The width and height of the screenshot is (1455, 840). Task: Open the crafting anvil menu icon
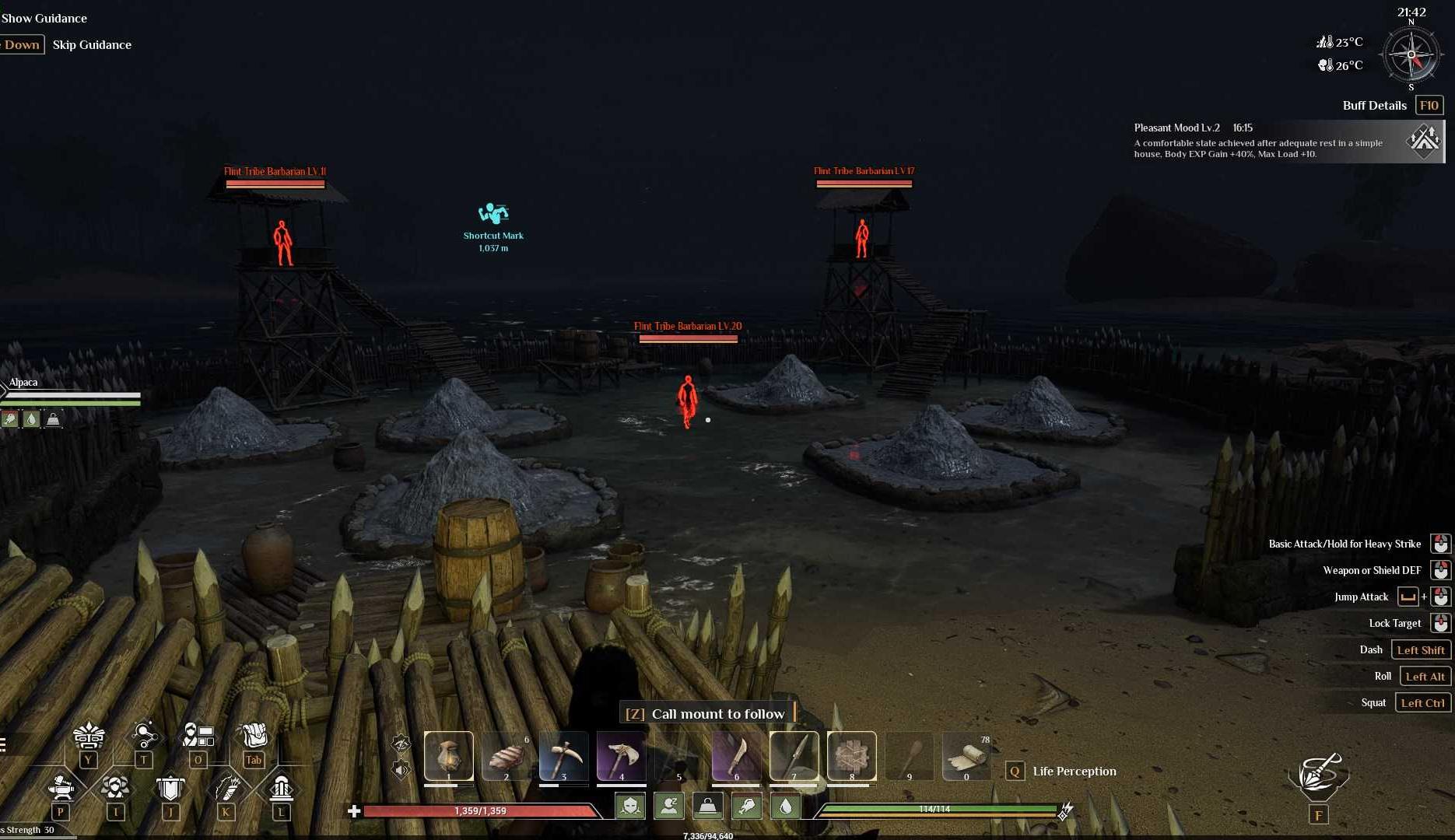[x=60, y=787]
